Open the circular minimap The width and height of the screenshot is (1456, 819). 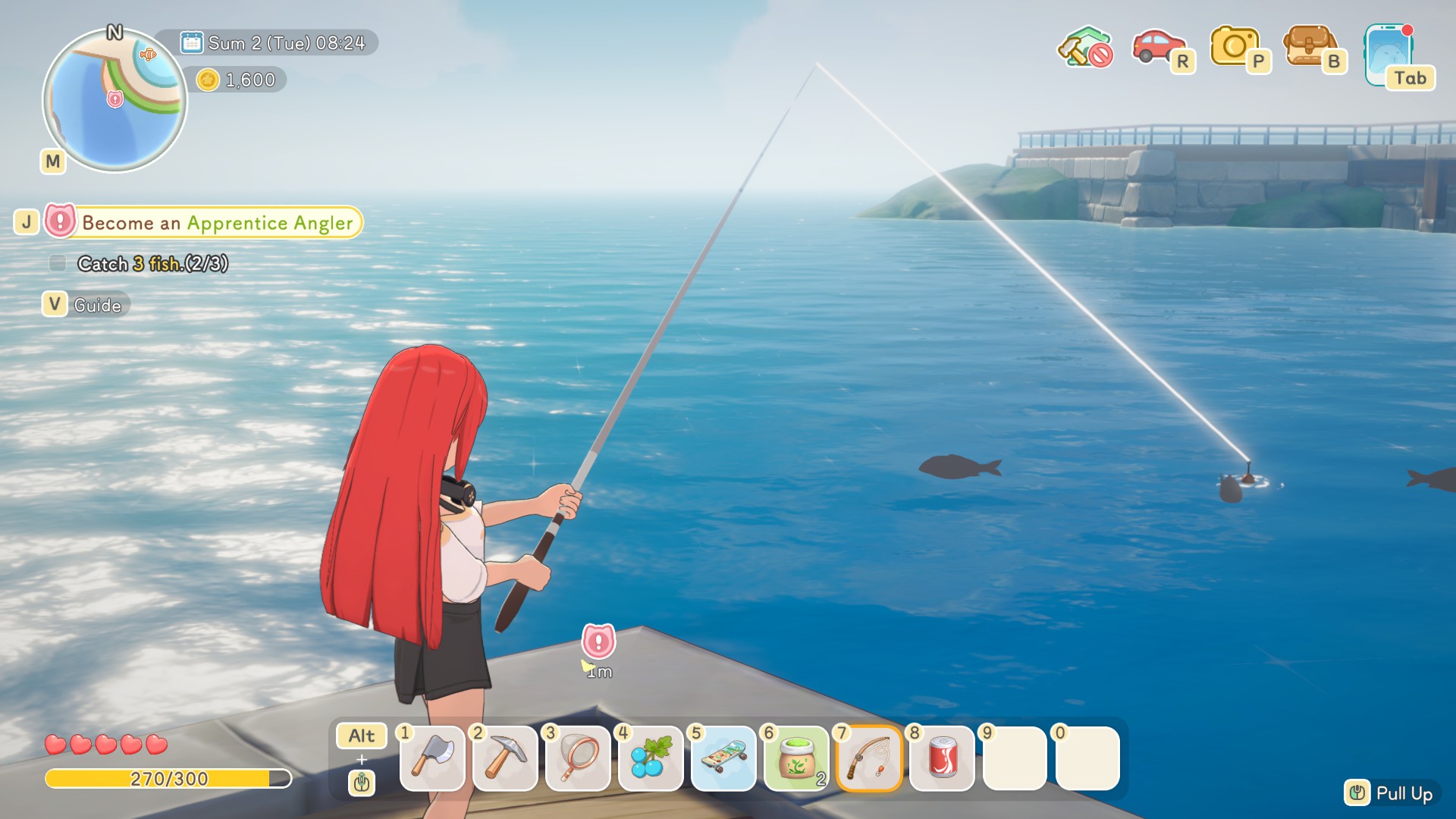[115, 100]
